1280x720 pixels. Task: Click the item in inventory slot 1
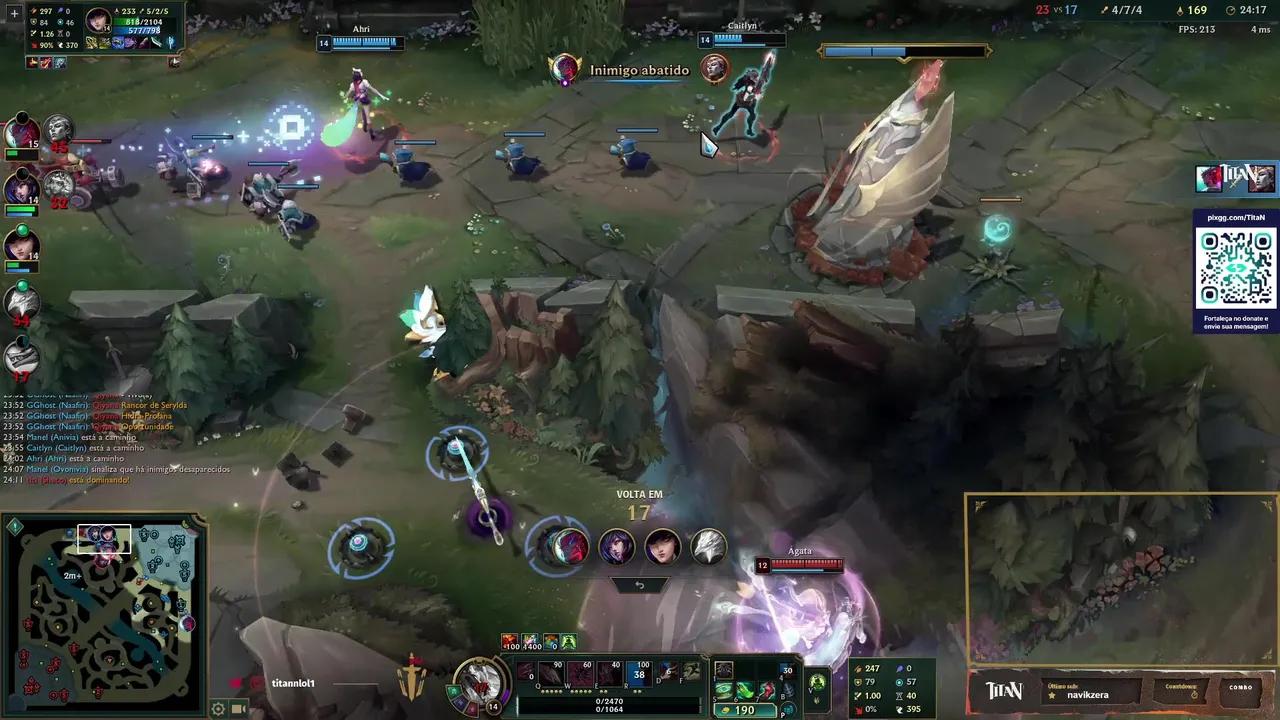(723, 670)
